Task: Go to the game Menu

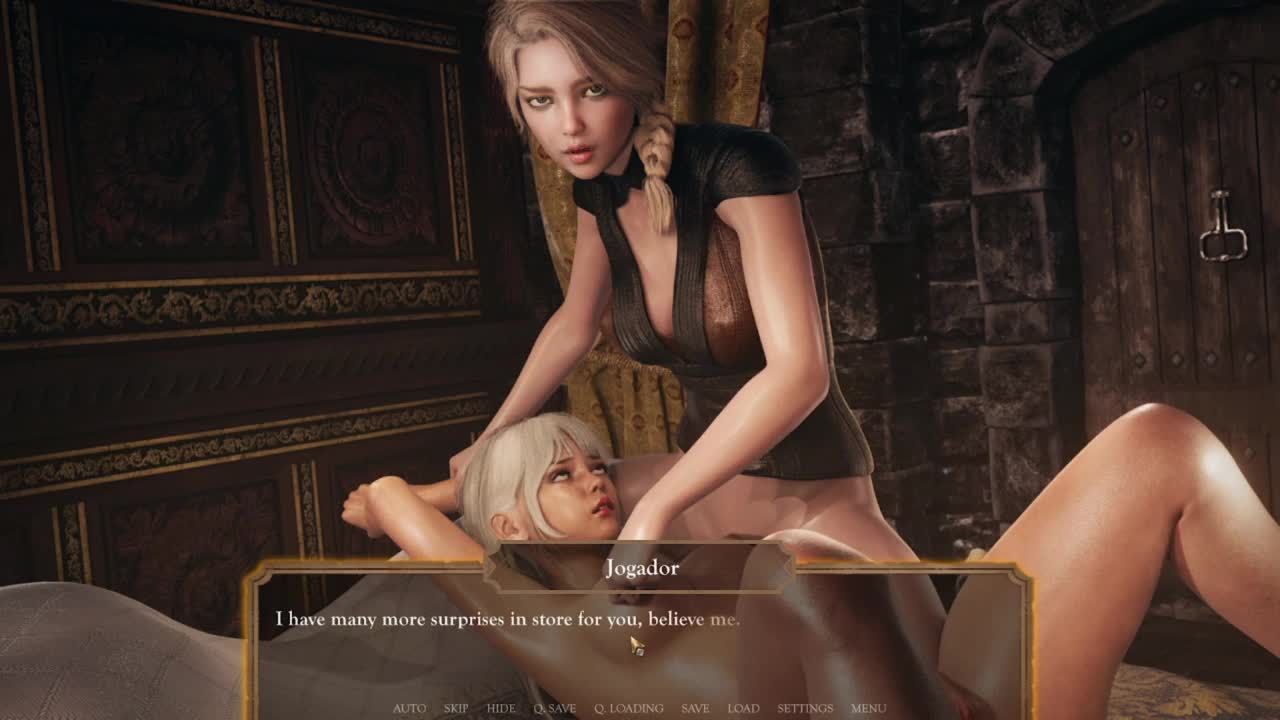Action: (868, 708)
